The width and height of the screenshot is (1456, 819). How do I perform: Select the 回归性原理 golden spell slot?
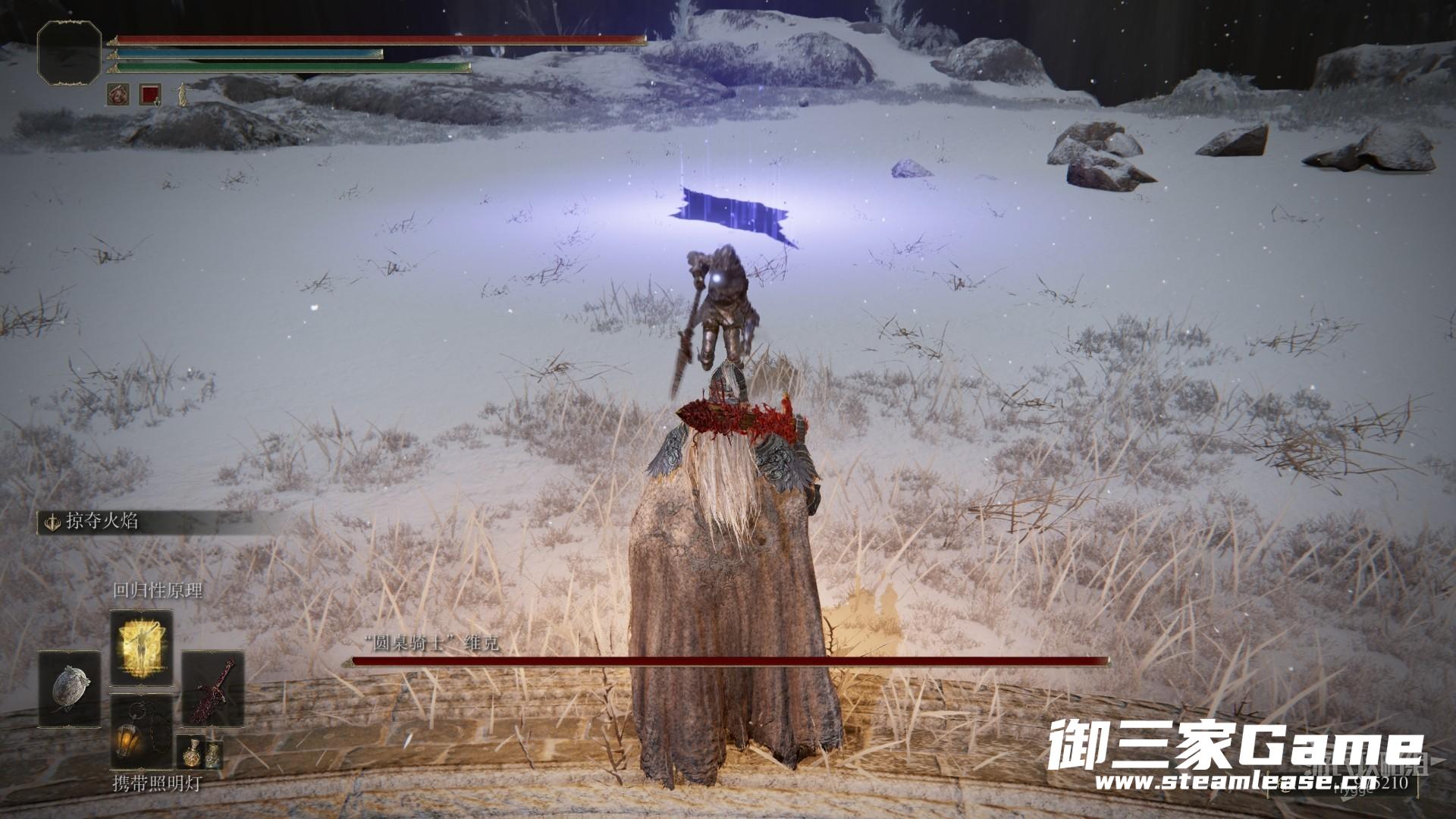[x=142, y=648]
